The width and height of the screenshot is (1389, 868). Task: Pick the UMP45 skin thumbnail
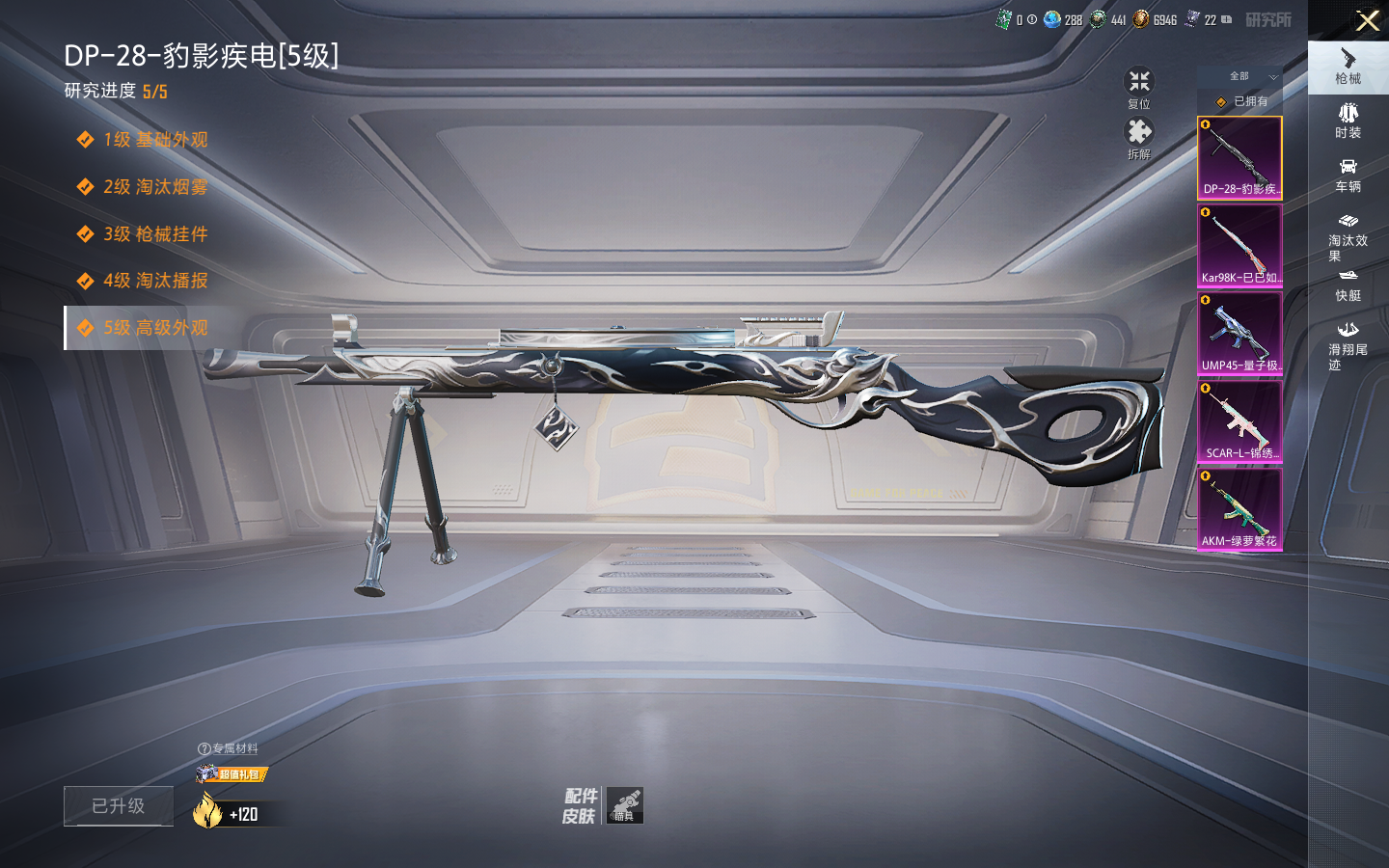(x=1239, y=333)
